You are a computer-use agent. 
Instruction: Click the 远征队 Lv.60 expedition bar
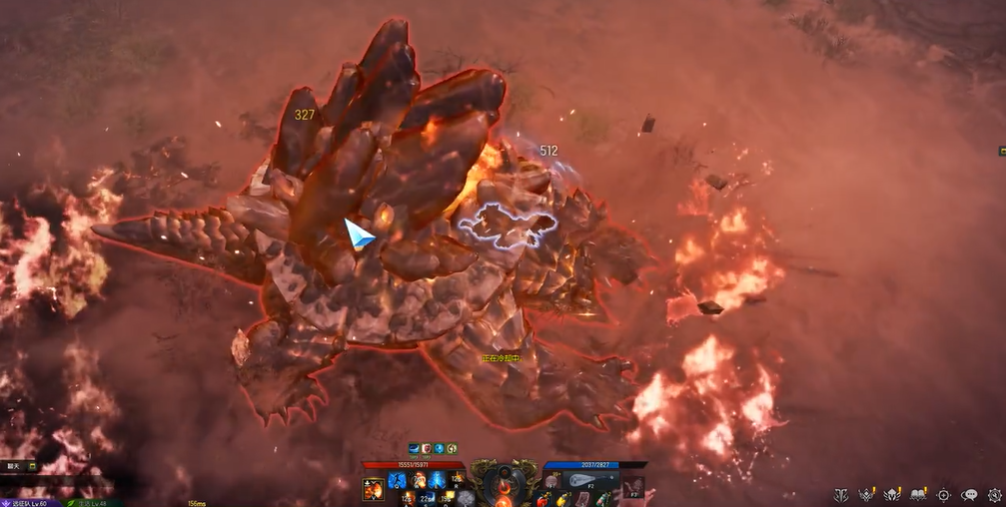click(x=28, y=502)
